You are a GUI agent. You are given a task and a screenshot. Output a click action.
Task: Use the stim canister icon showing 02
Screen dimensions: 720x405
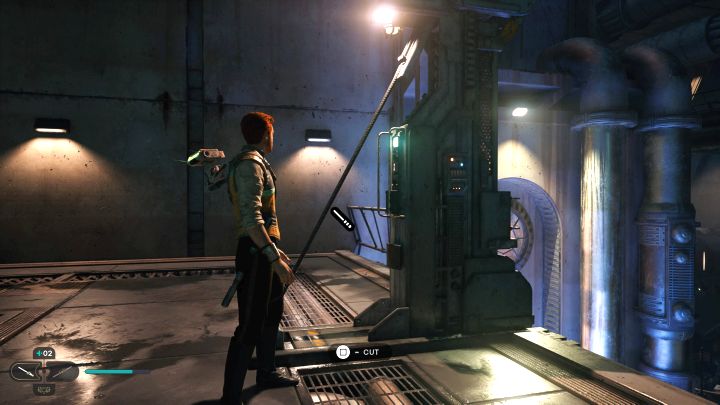44,353
